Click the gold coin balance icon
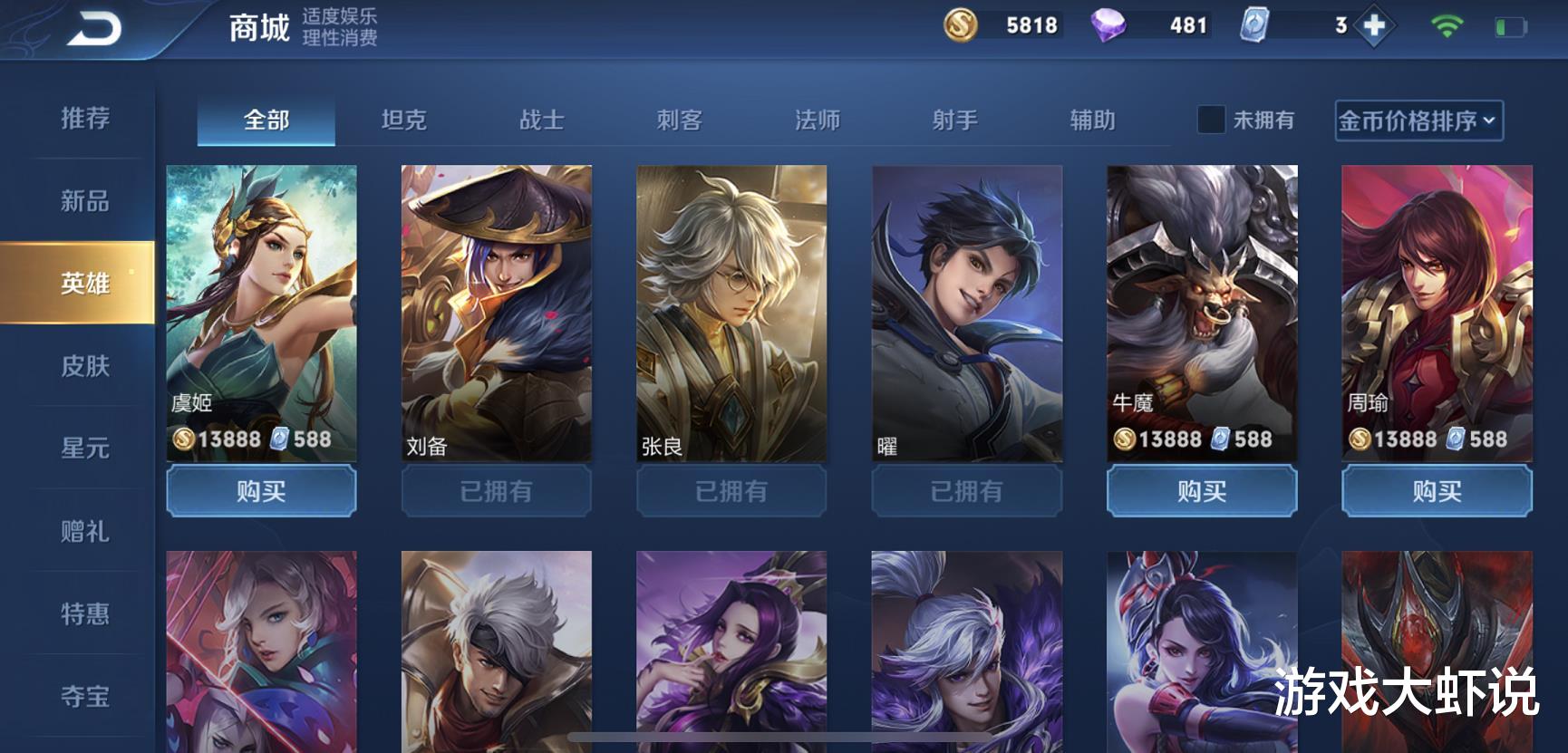Screen dimensions: 1568x753 (x=961, y=24)
